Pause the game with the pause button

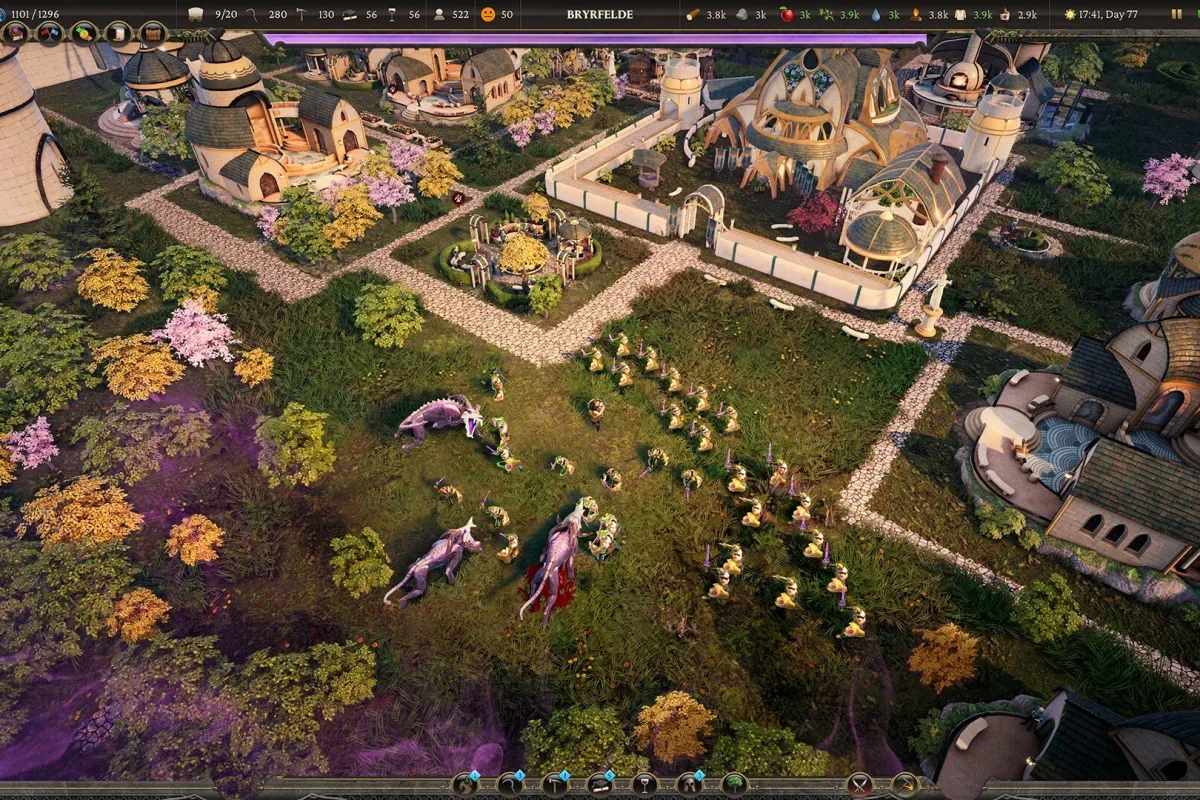coord(1176,15)
